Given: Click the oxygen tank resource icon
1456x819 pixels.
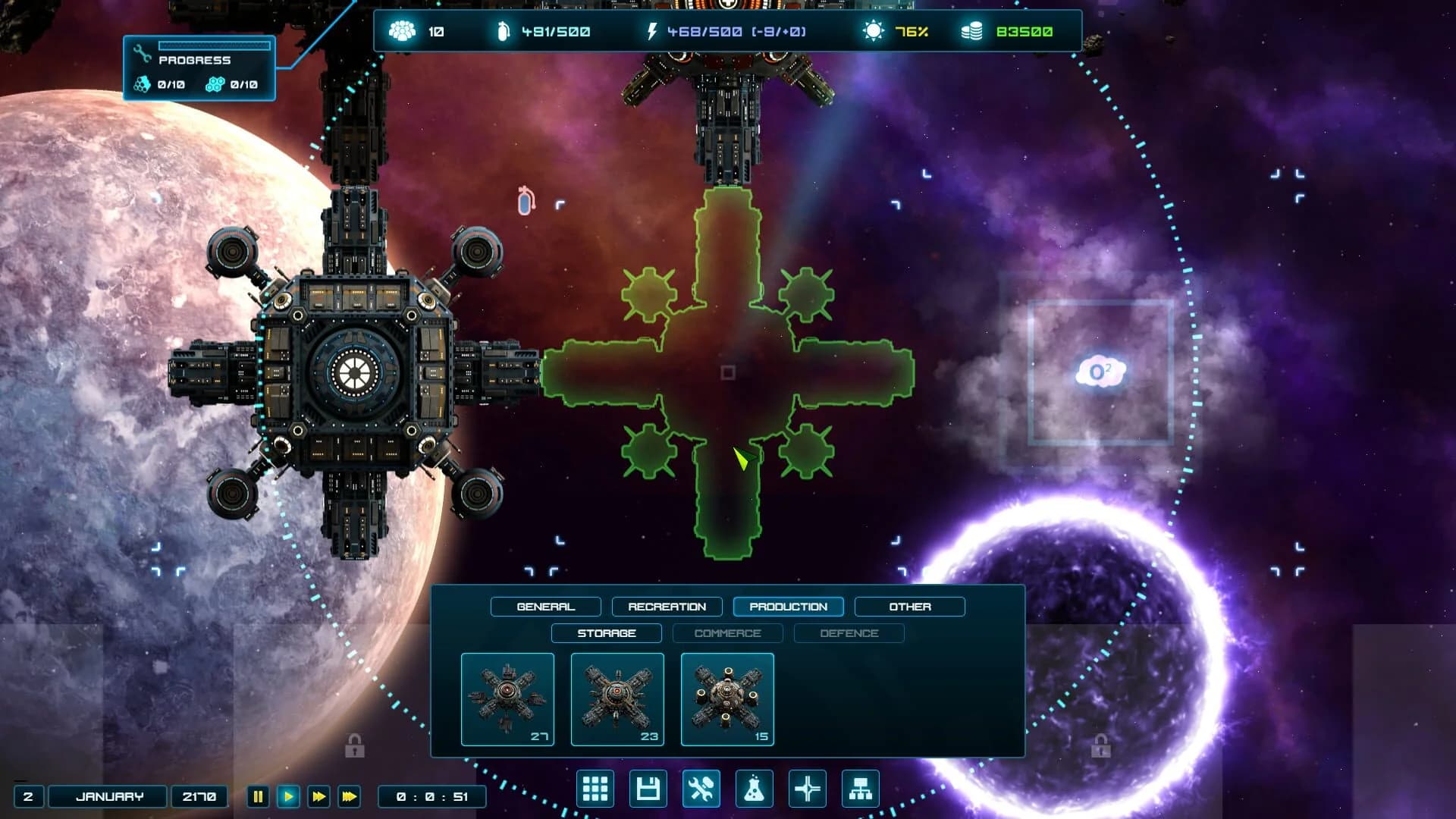Looking at the screenshot, I should click(504, 32).
